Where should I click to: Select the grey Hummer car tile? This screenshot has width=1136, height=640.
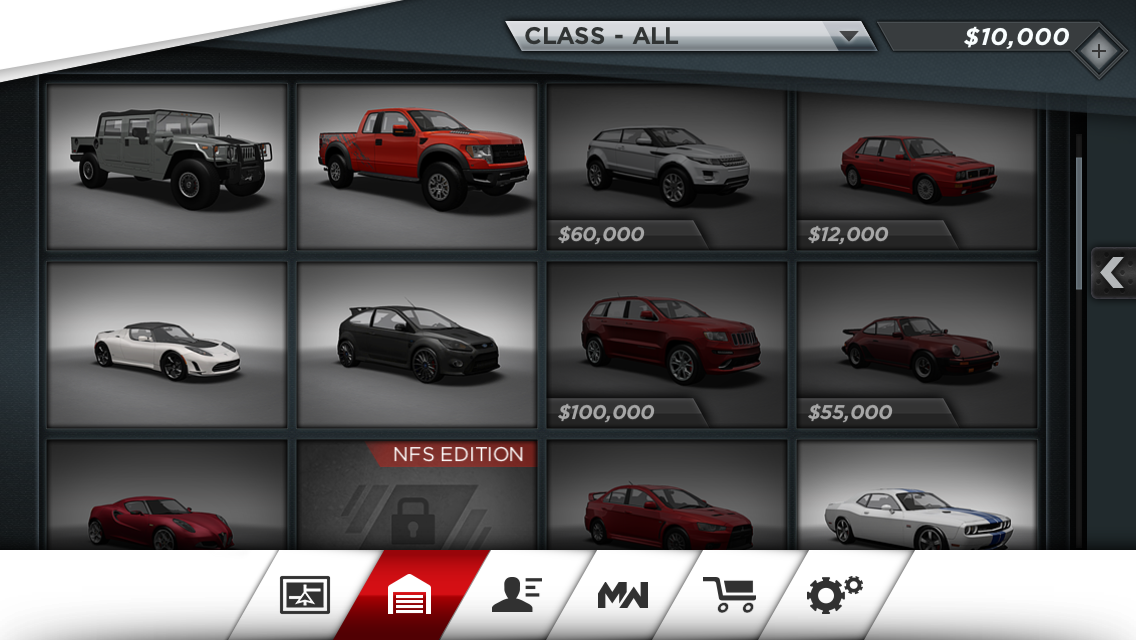click(167, 165)
